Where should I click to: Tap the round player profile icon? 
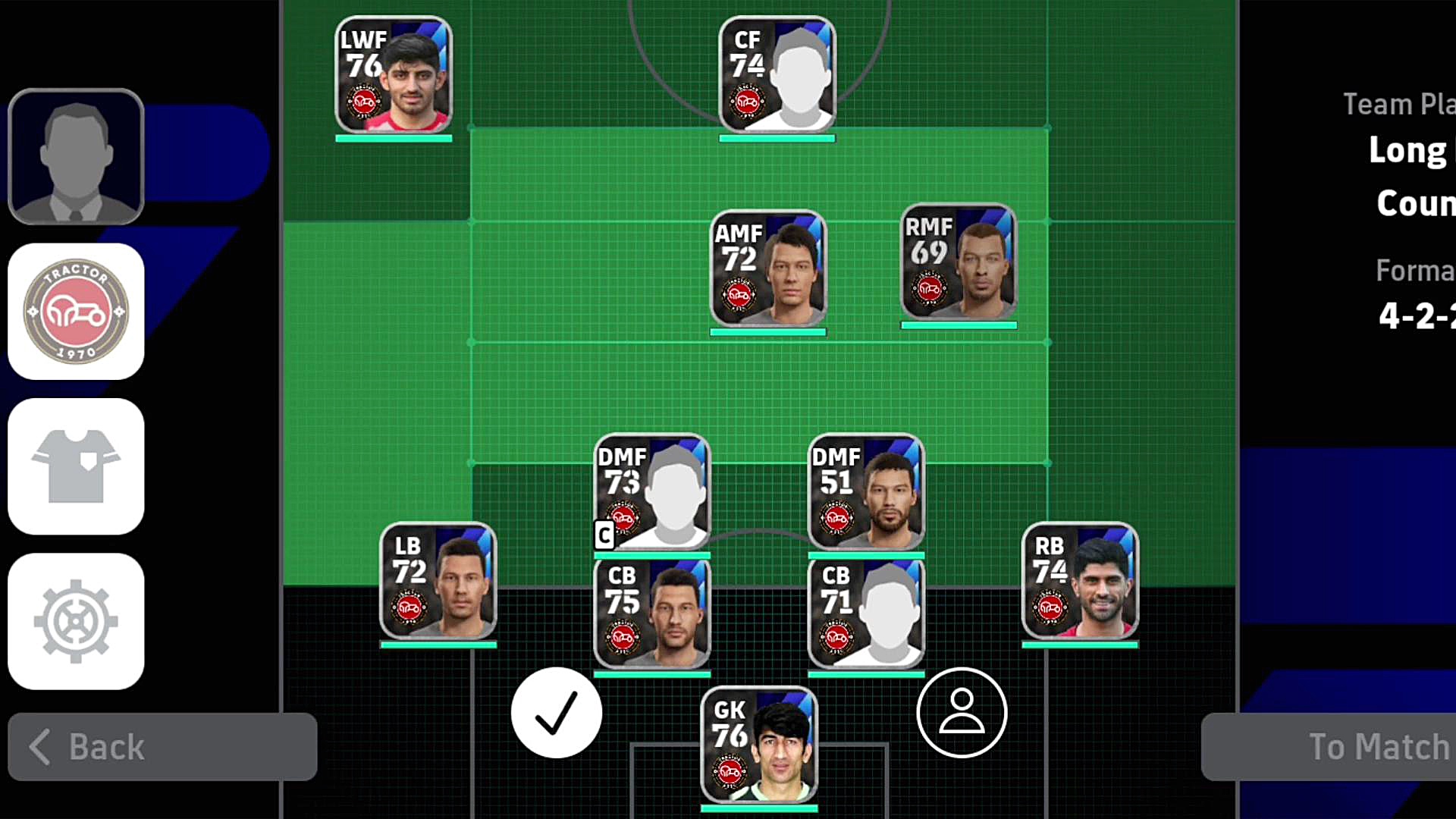pos(962,713)
